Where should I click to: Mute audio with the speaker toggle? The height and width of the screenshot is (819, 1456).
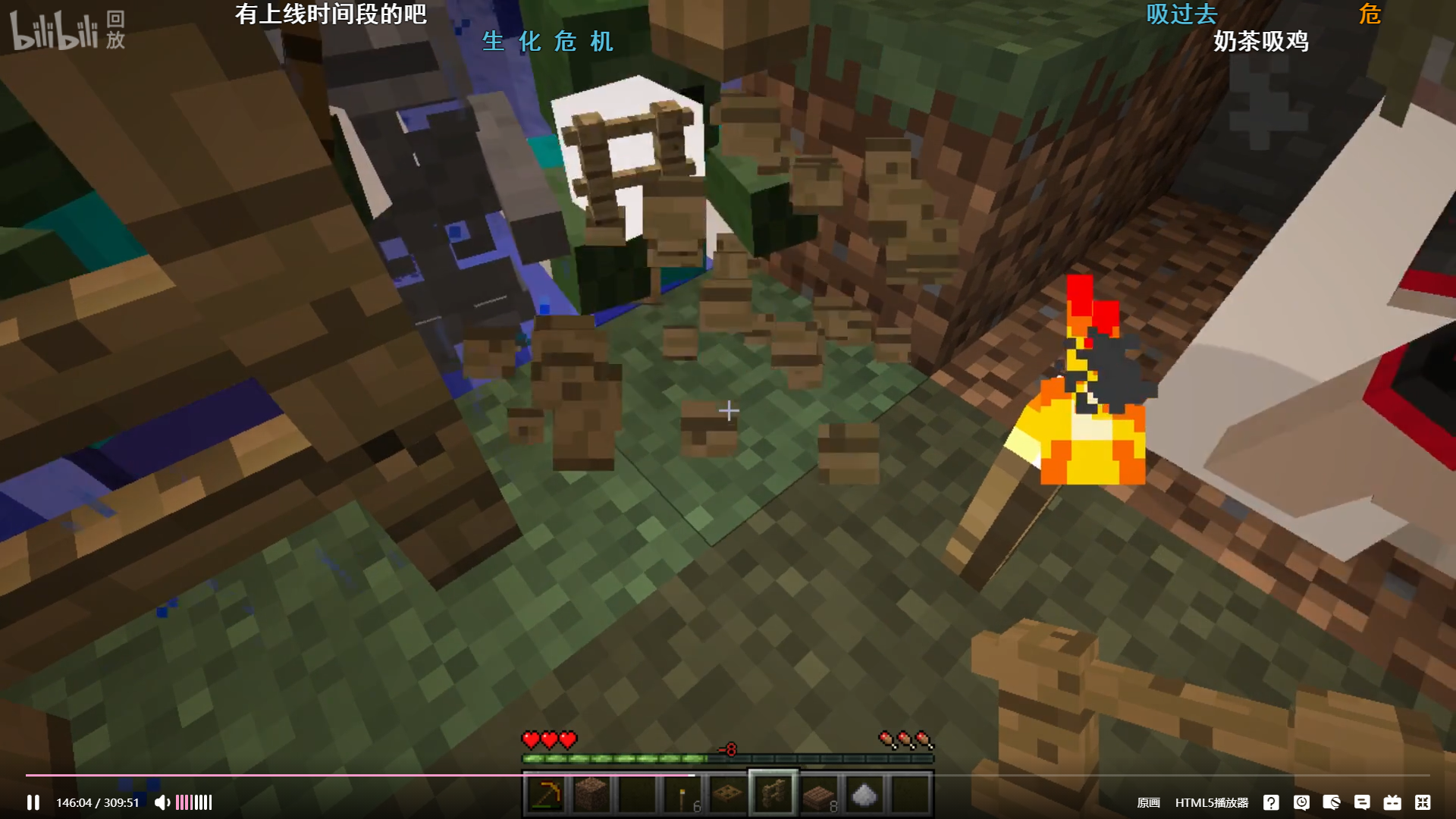(162, 802)
